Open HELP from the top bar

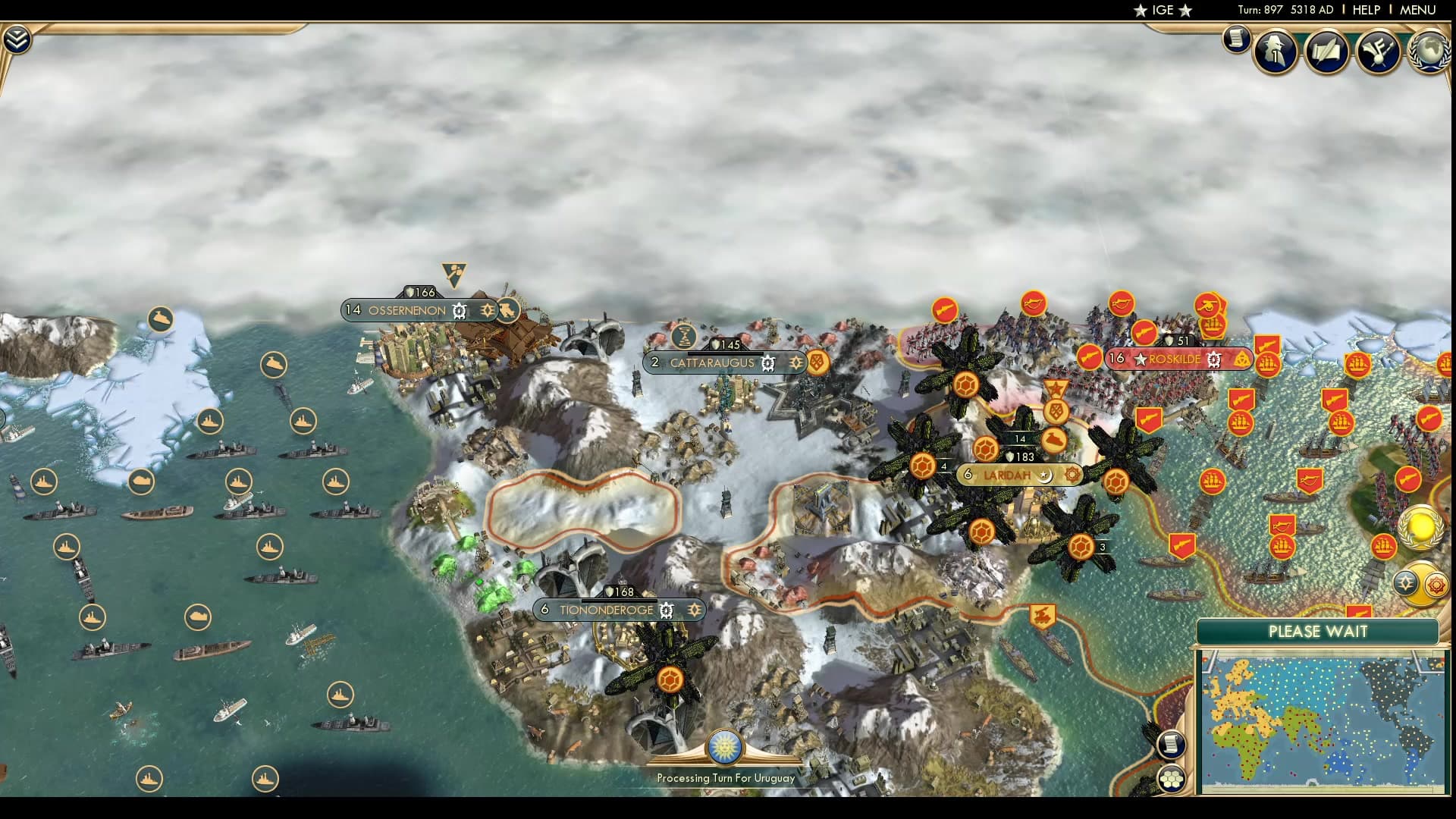click(1365, 10)
